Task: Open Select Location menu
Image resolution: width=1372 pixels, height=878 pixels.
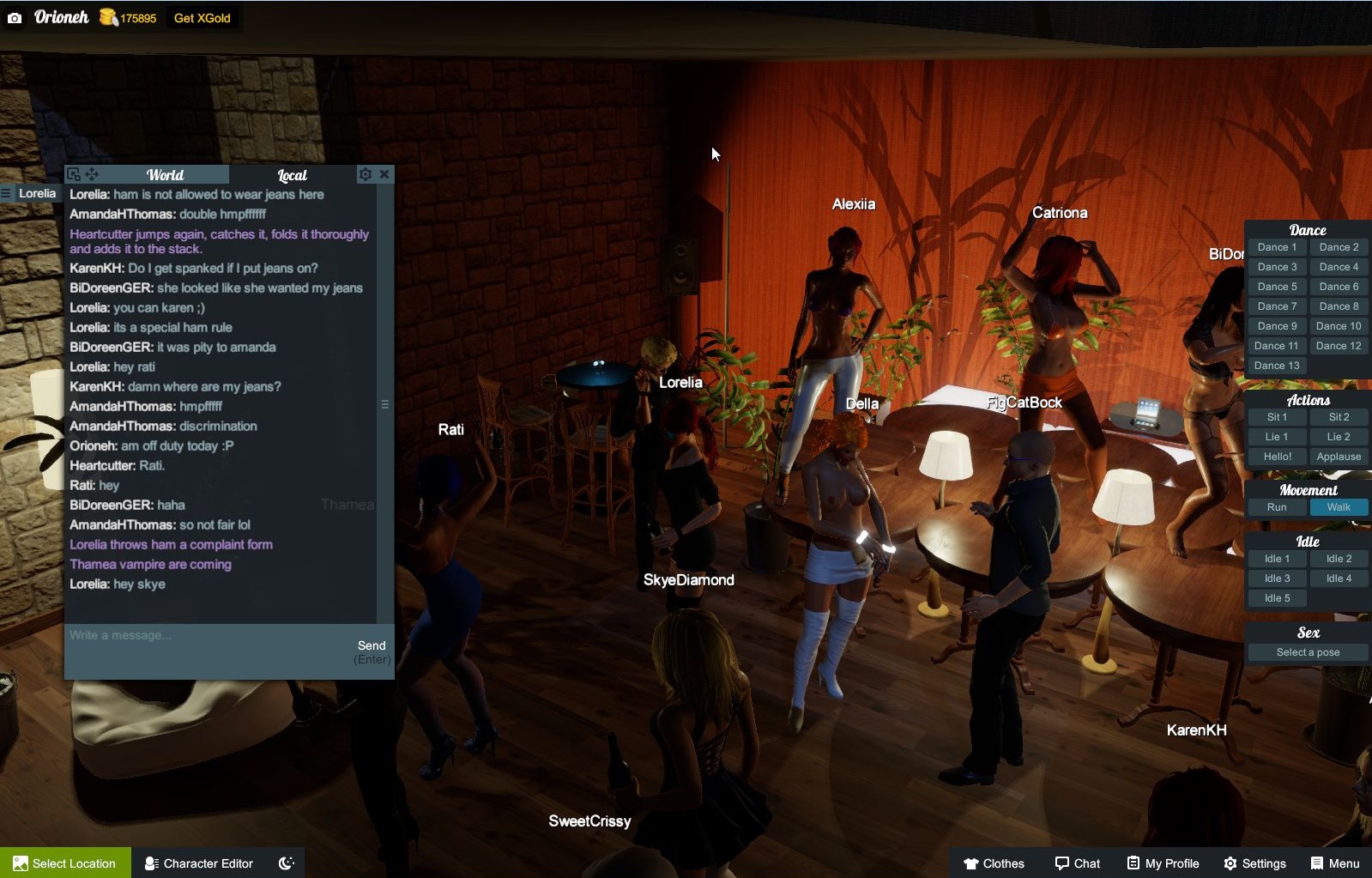Action: point(65,863)
